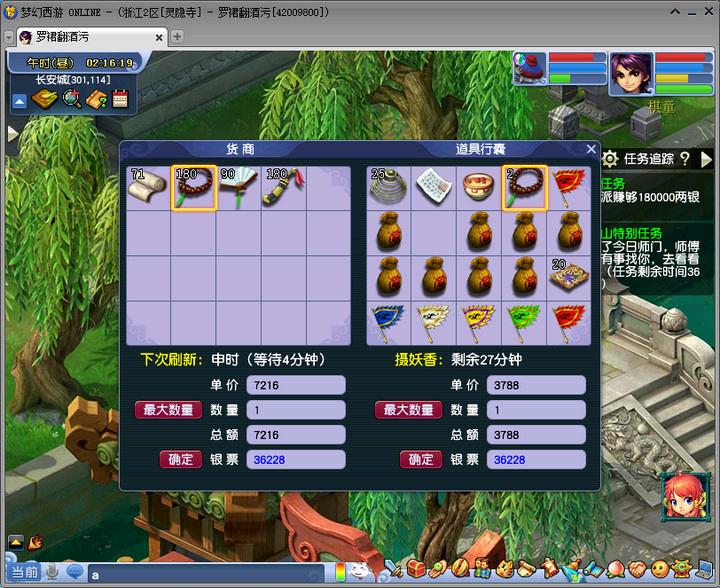
Task: Select the prayer beads in the inventory bag
Action: (x=524, y=188)
